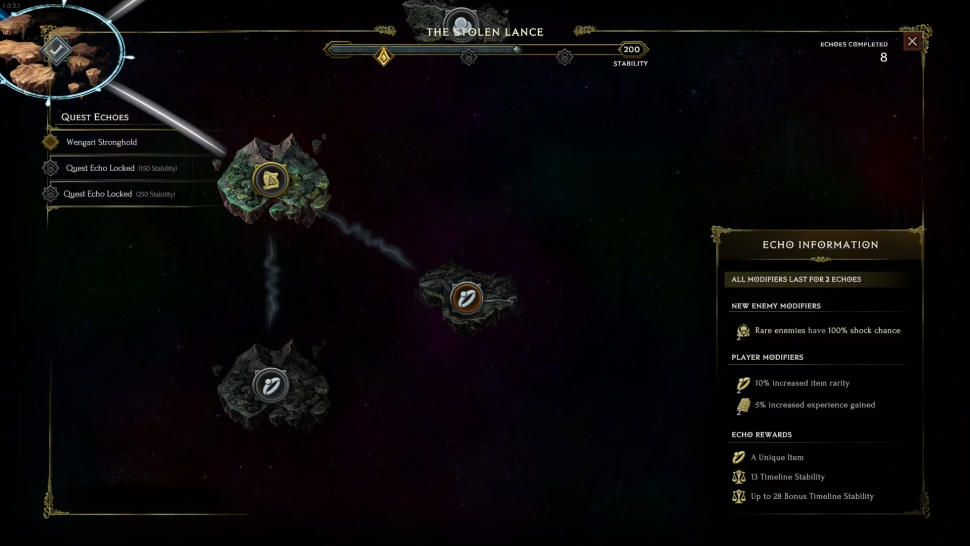
Task: Choose the echo node with the orange icon
Action: coord(467,297)
